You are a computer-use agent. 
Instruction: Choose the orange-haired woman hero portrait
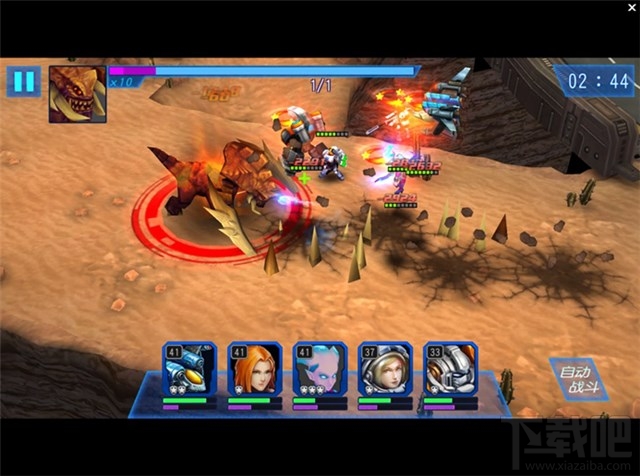(254, 370)
